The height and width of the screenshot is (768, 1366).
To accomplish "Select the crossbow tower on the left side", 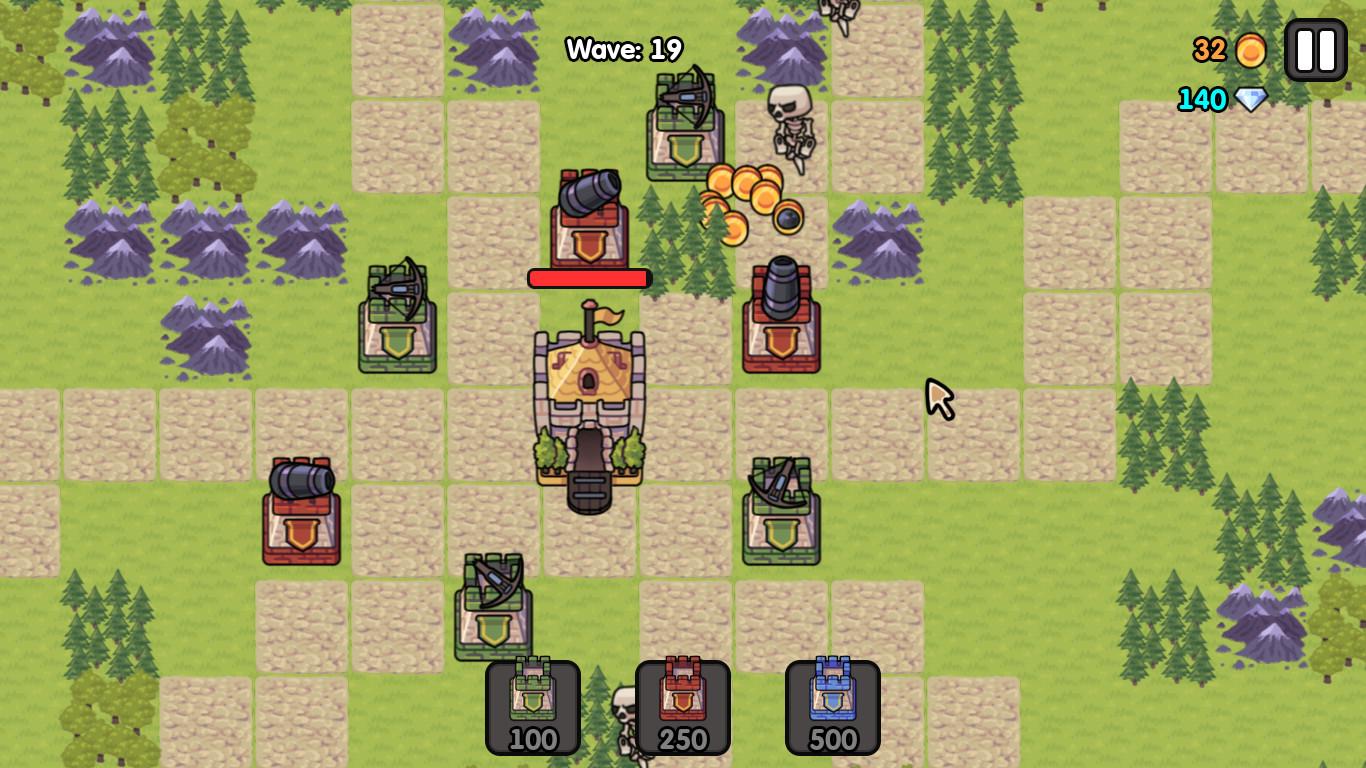I will 396,320.
